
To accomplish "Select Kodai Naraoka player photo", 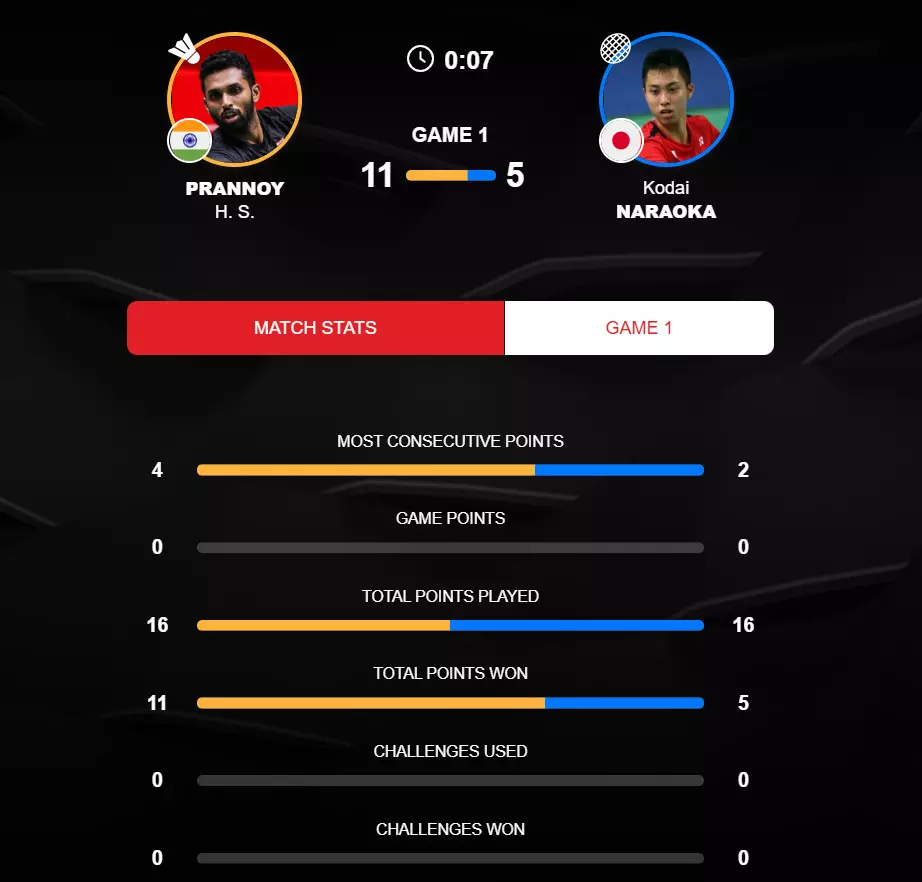I will tap(666, 99).
